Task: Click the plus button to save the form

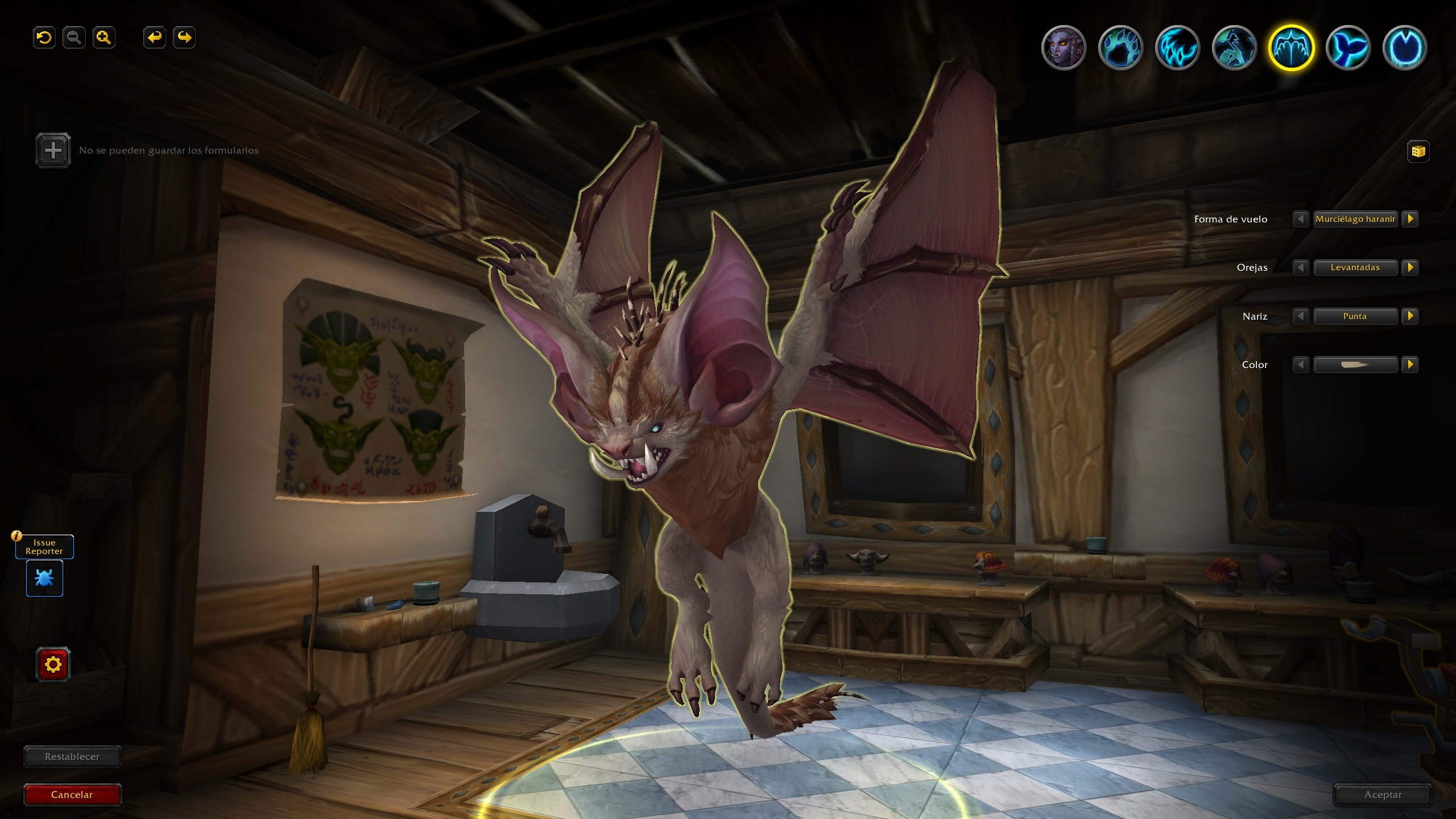Action: (53, 150)
